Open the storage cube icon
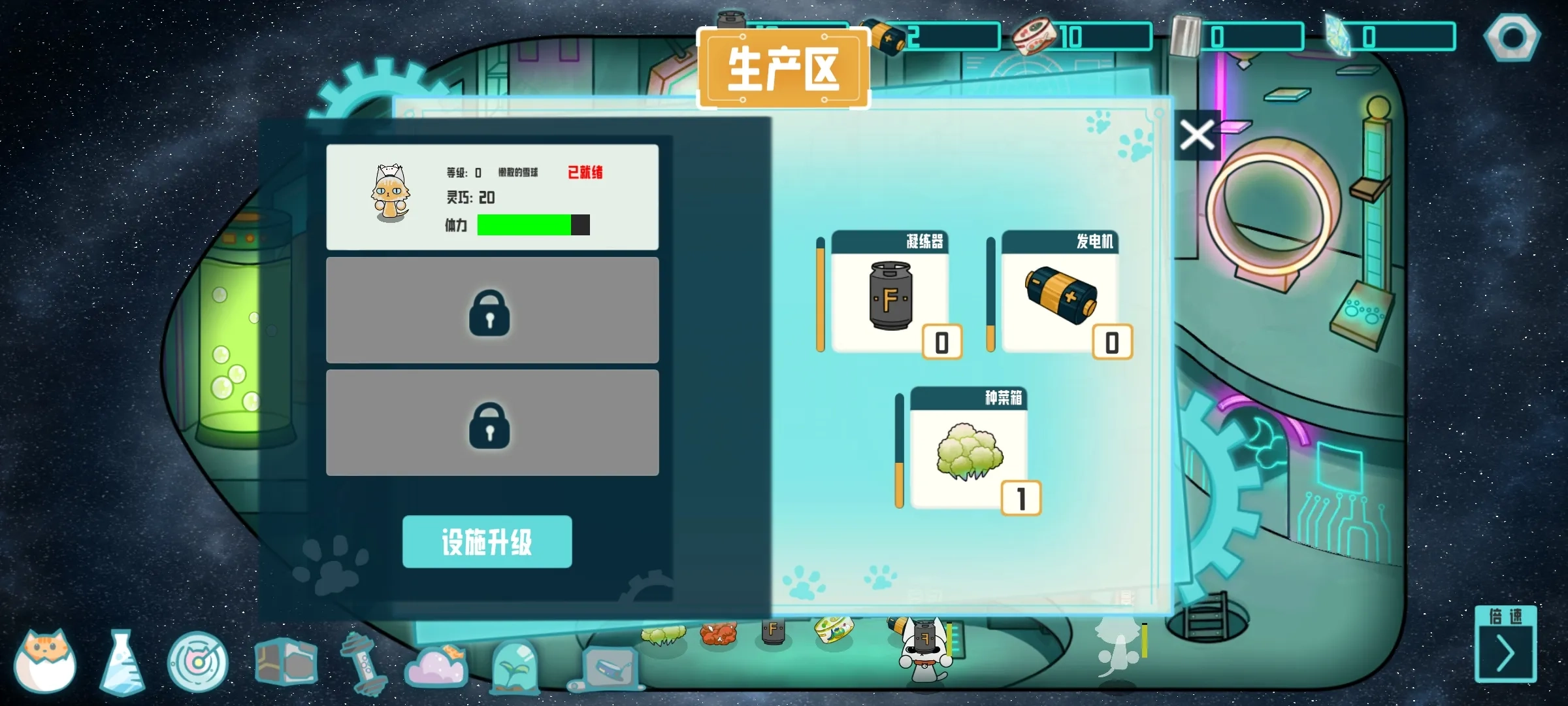The height and width of the screenshot is (706, 1568). [286, 660]
